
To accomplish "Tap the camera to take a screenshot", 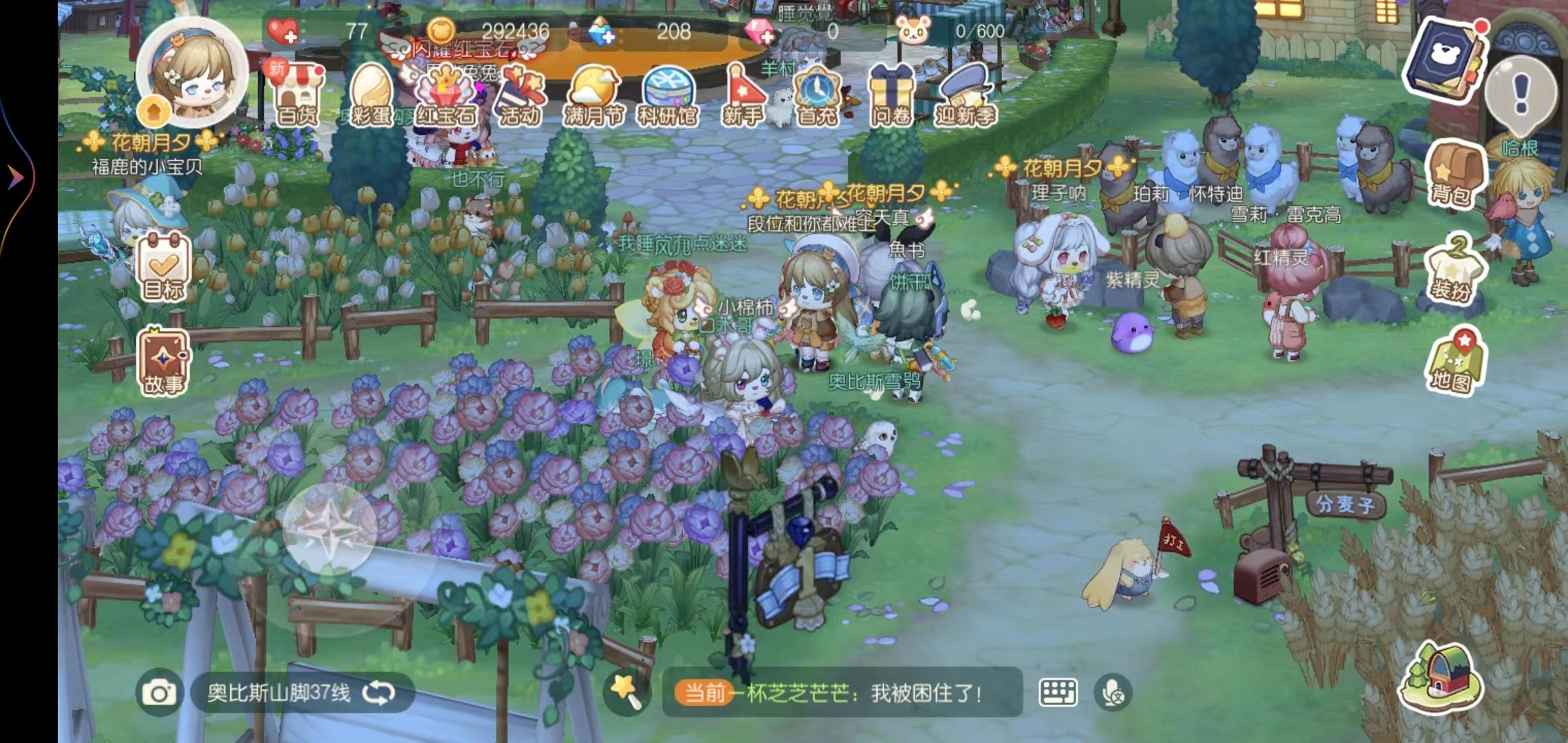I will pyautogui.click(x=161, y=693).
